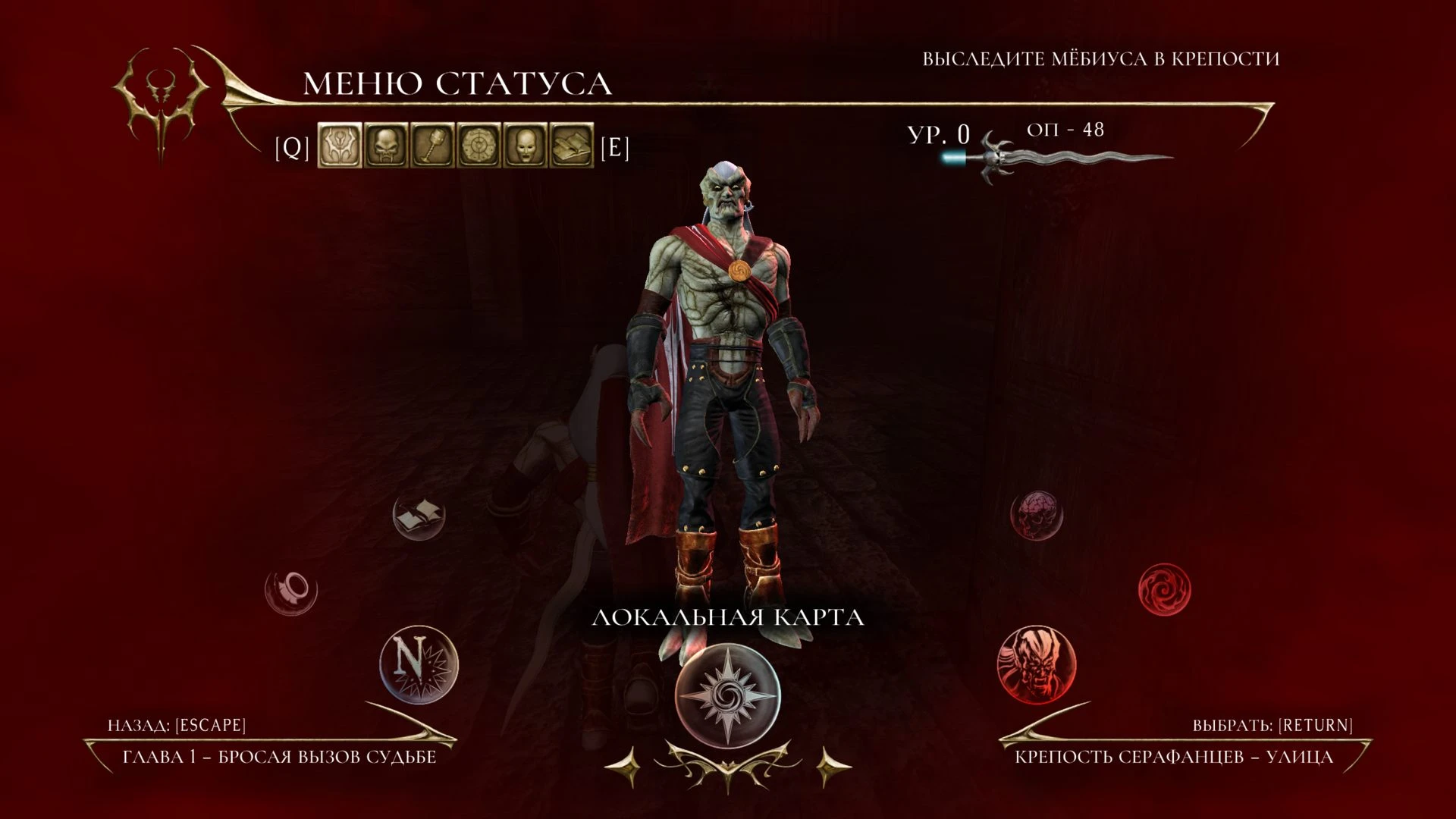Click the Reaver sword weapon icon
This screenshot has height=819, width=1456.
[1062, 158]
